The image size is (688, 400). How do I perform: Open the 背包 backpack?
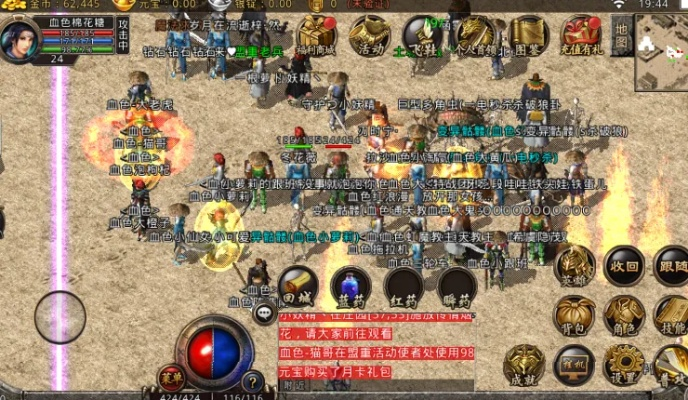click(x=575, y=314)
